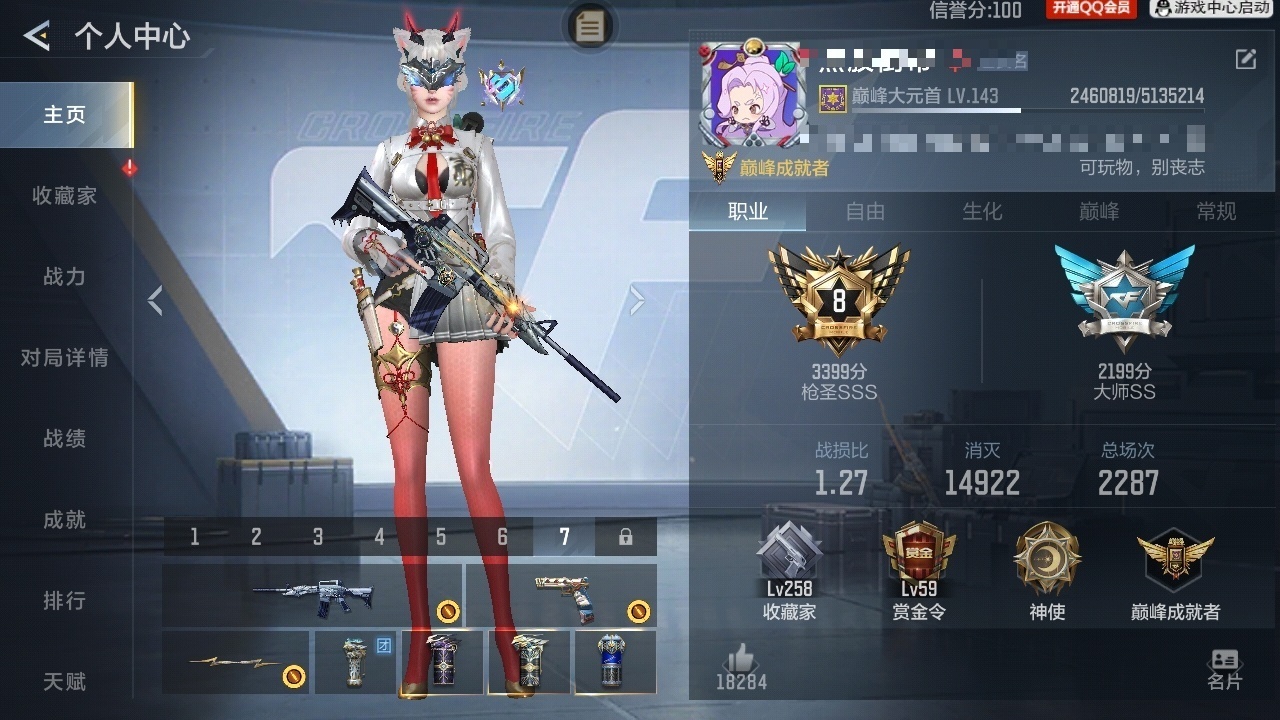Viewport: 1280px width, 720px height.
Task: Open the scroll announcement icon at top center
Action: (589, 28)
